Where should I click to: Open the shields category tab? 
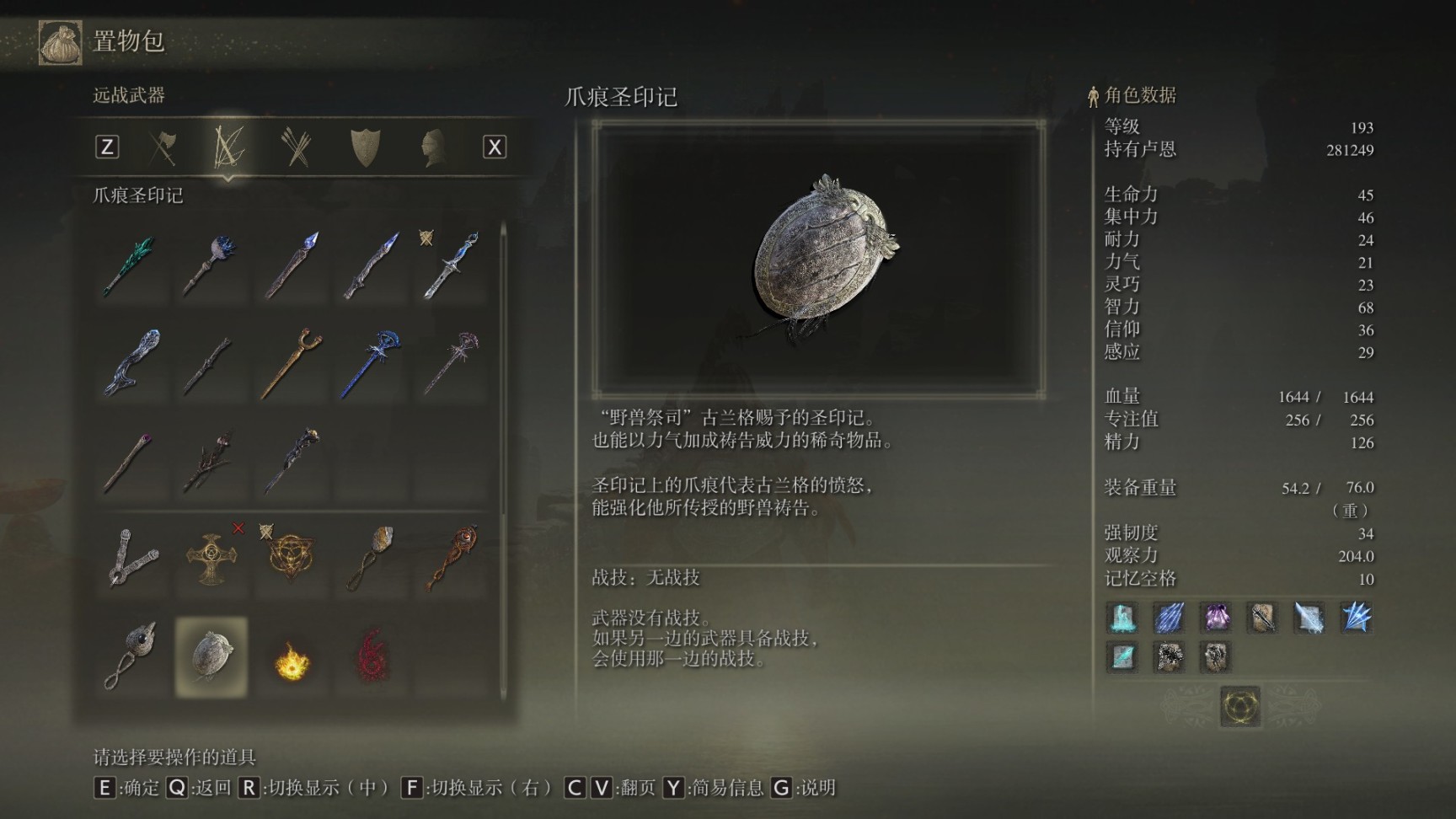pyautogui.click(x=365, y=147)
